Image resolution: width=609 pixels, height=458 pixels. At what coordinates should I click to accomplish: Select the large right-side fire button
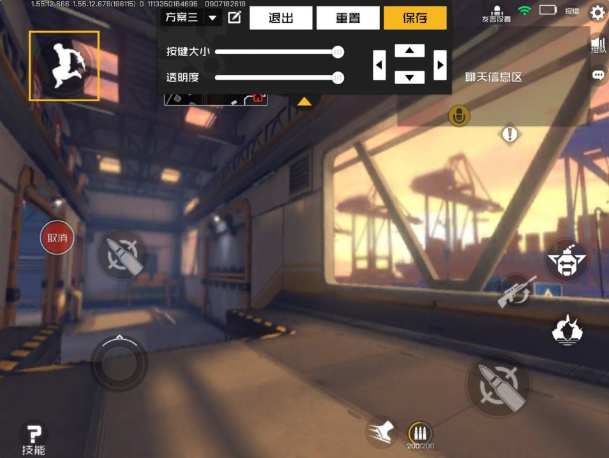497,386
